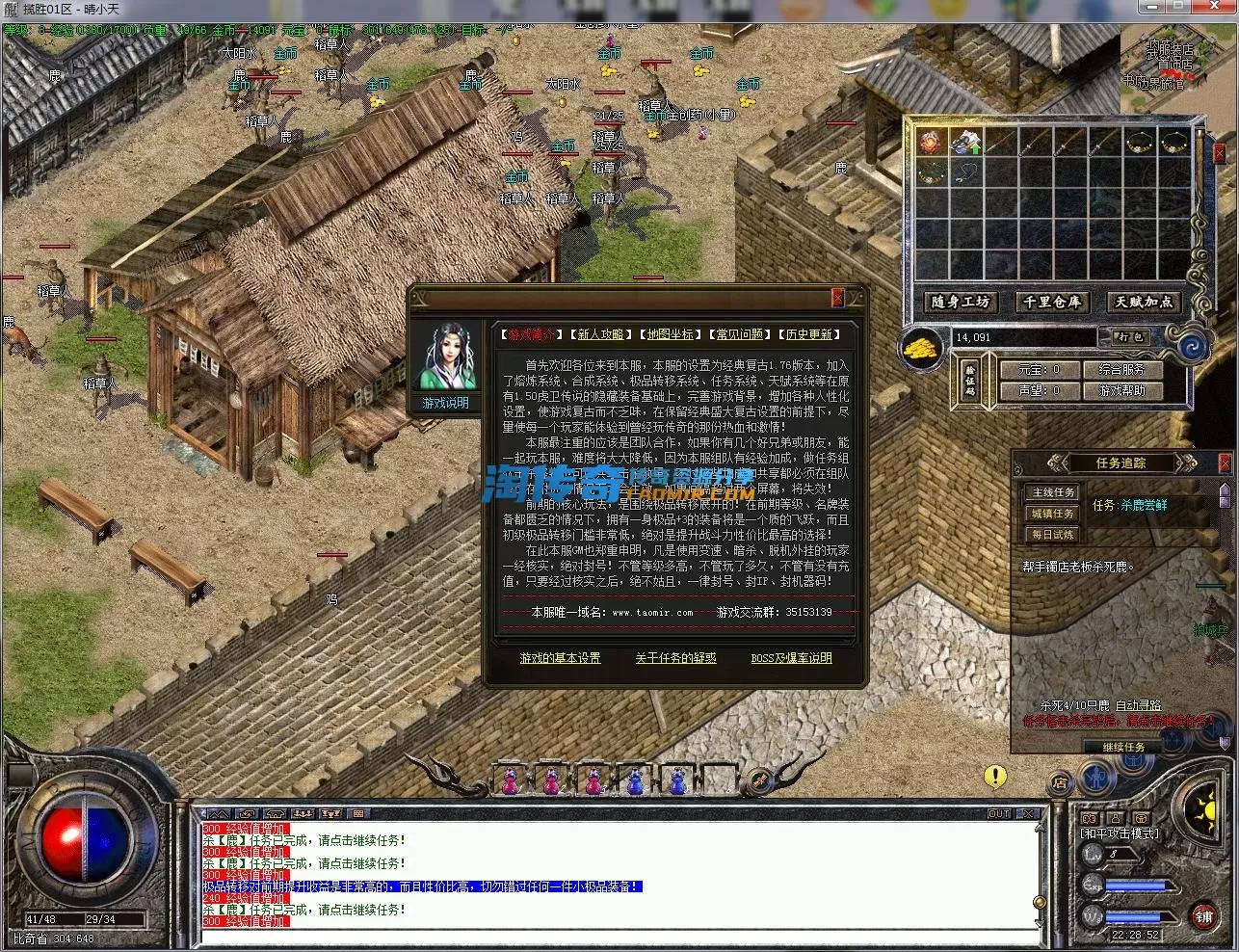Open the 综合服务 menu
Screen dimensions: 1239x952
1121,369
